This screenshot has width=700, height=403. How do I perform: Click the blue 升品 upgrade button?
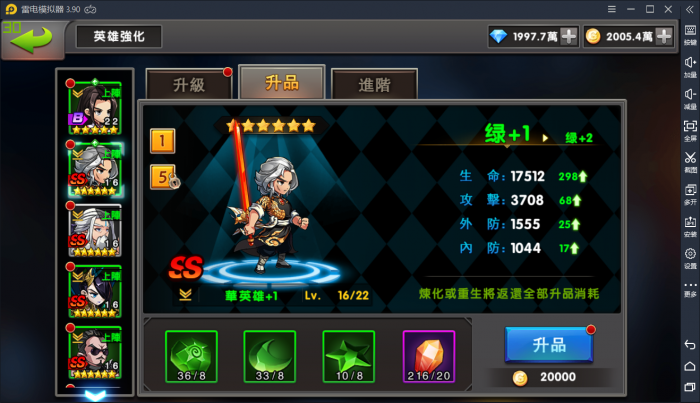(549, 345)
